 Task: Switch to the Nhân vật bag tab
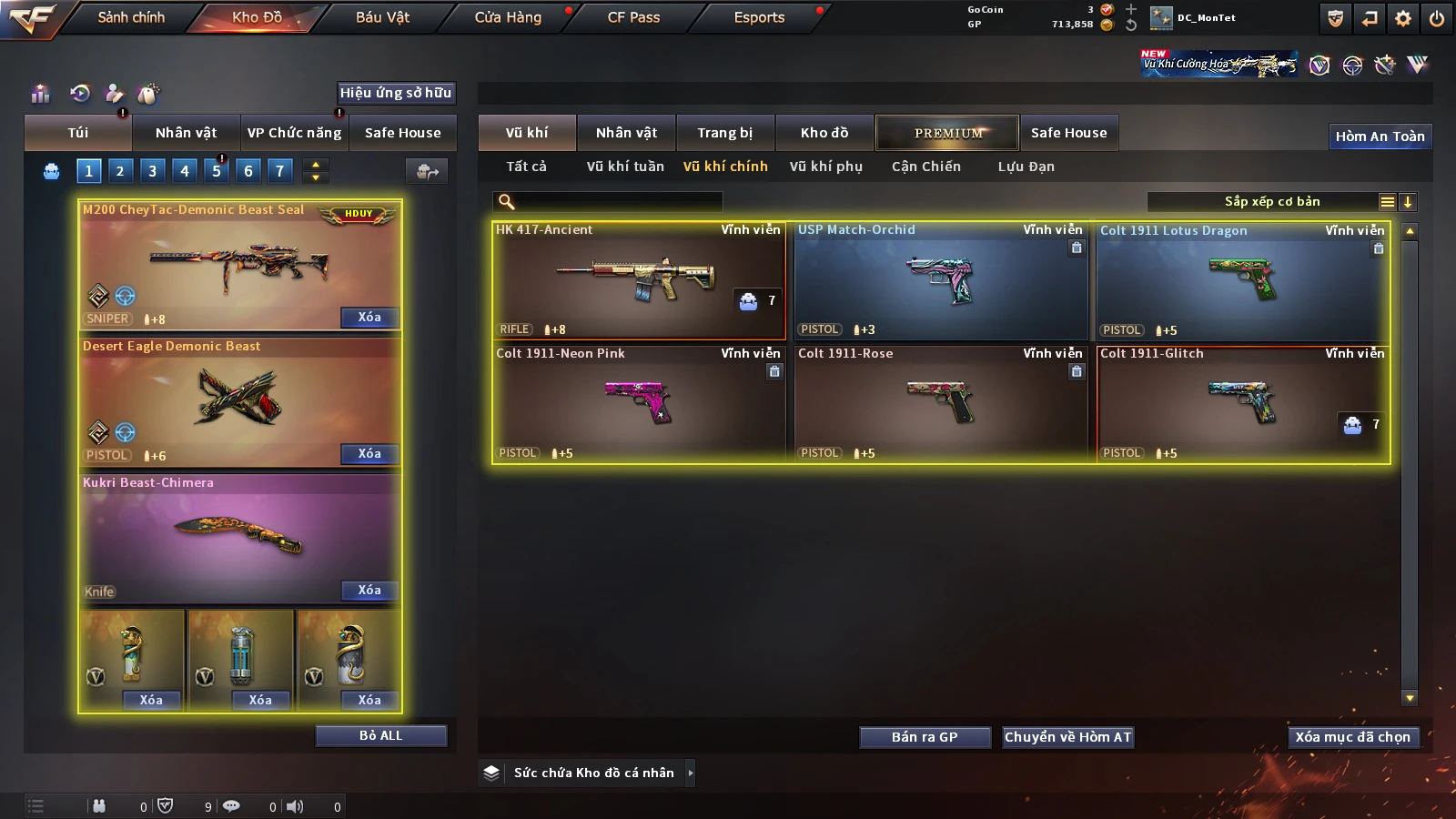(x=186, y=133)
